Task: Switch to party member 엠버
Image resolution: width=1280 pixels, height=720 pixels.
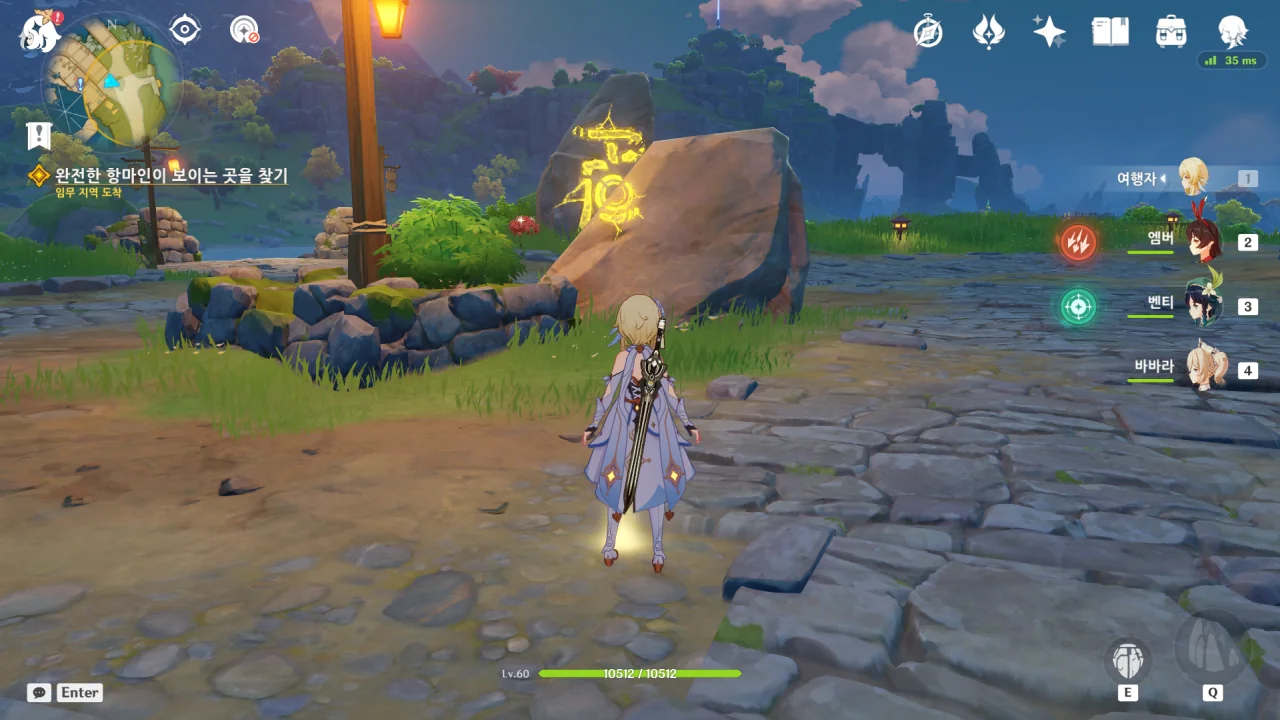Action: point(1201,241)
